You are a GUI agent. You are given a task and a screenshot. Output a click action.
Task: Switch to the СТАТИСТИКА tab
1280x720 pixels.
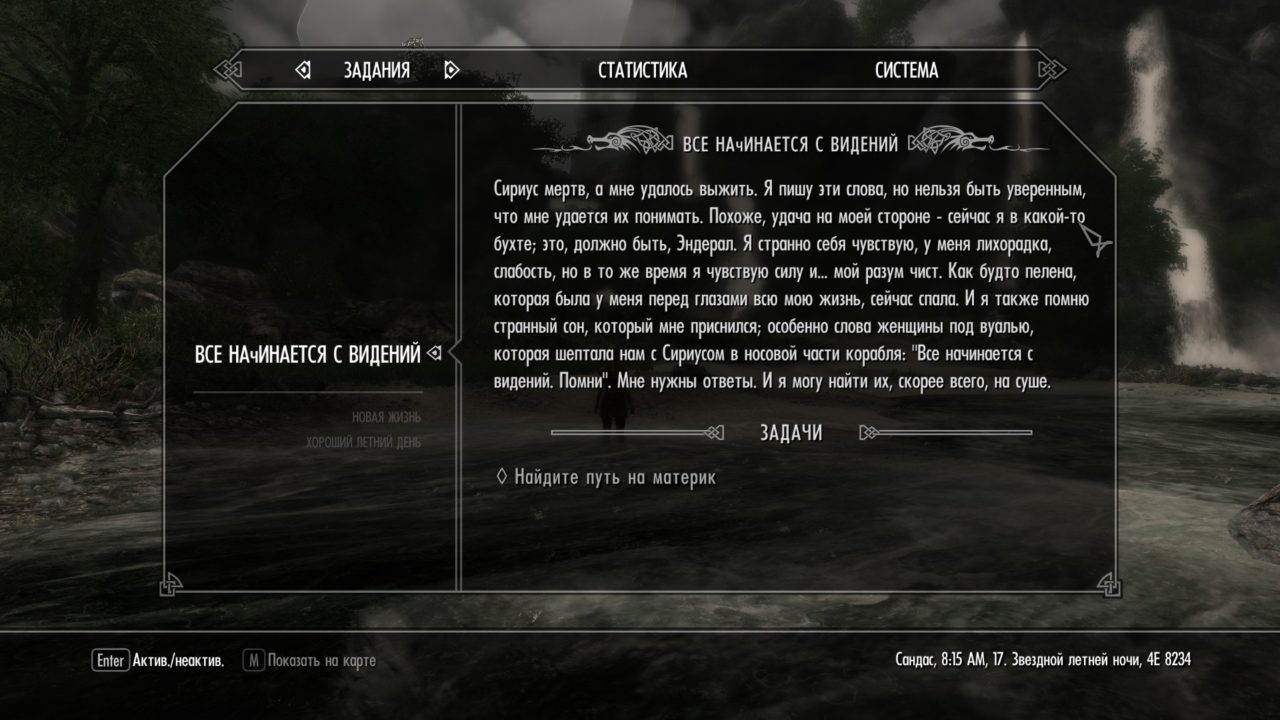point(641,70)
